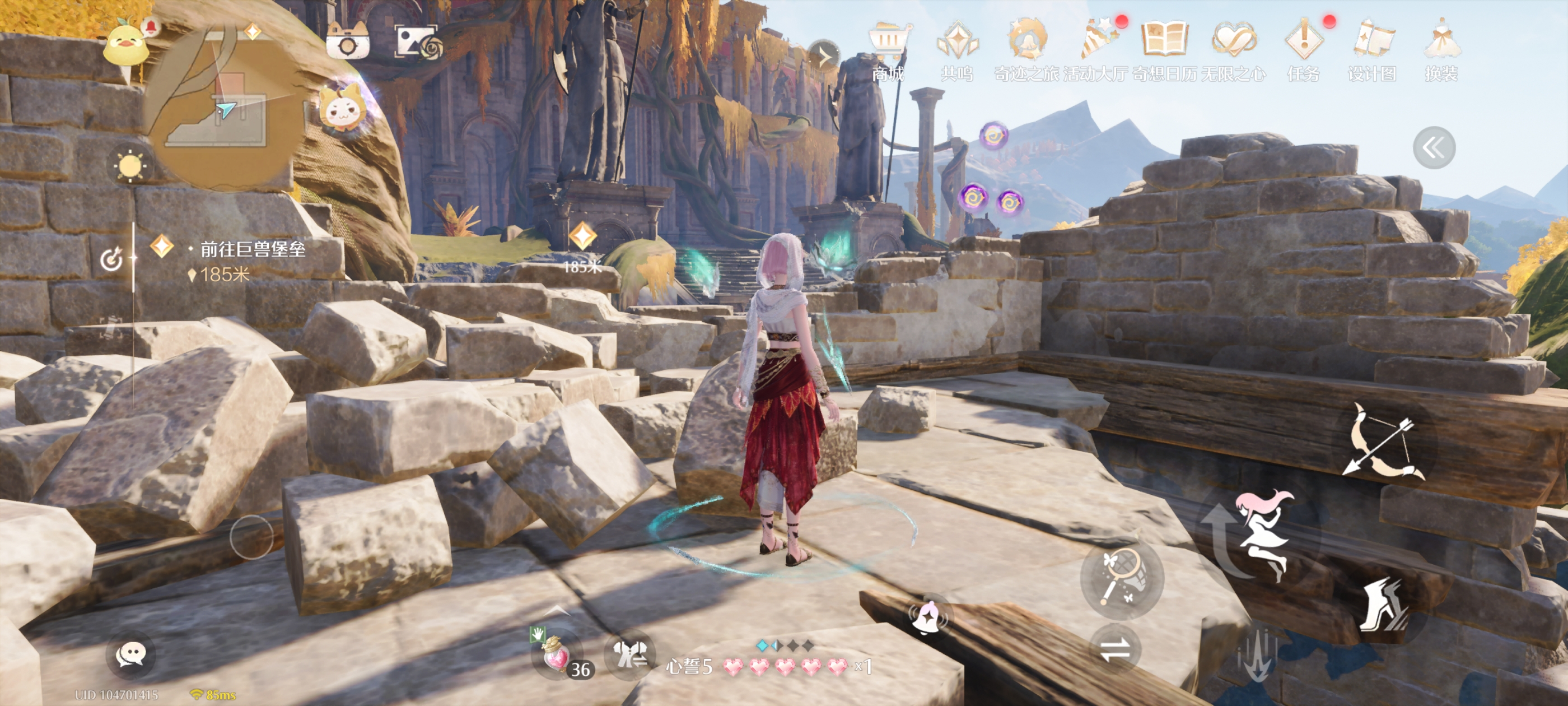Use the bug net catching ability

tap(1122, 575)
